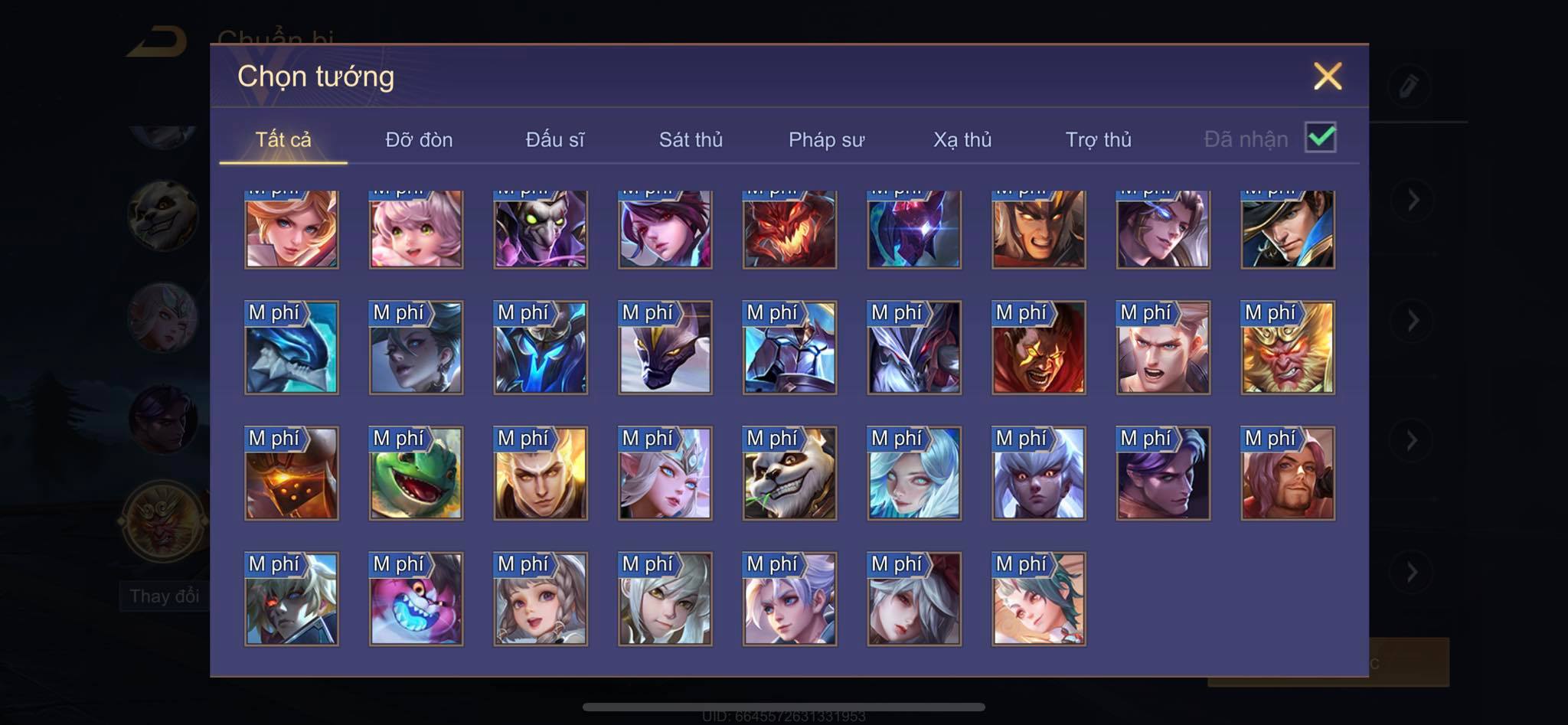Choose the golden monkey king hero
Viewport: 1568px width, 725px height.
point(1288,348)
